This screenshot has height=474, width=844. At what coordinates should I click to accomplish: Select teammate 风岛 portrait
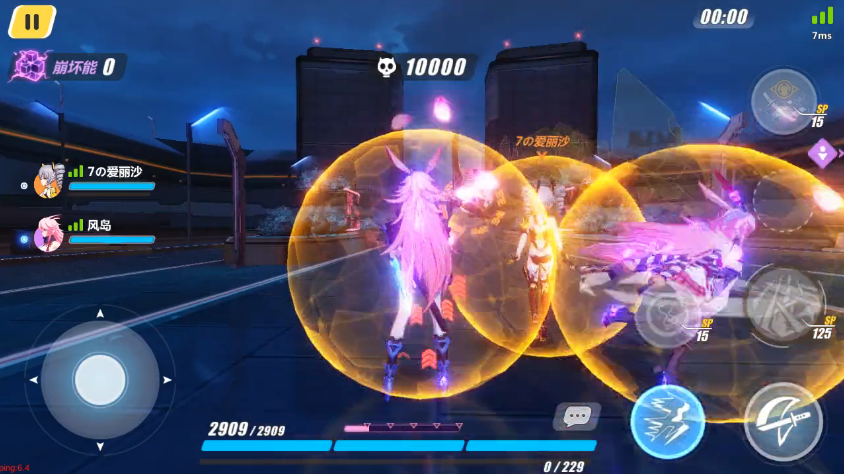tap(48, 235)
